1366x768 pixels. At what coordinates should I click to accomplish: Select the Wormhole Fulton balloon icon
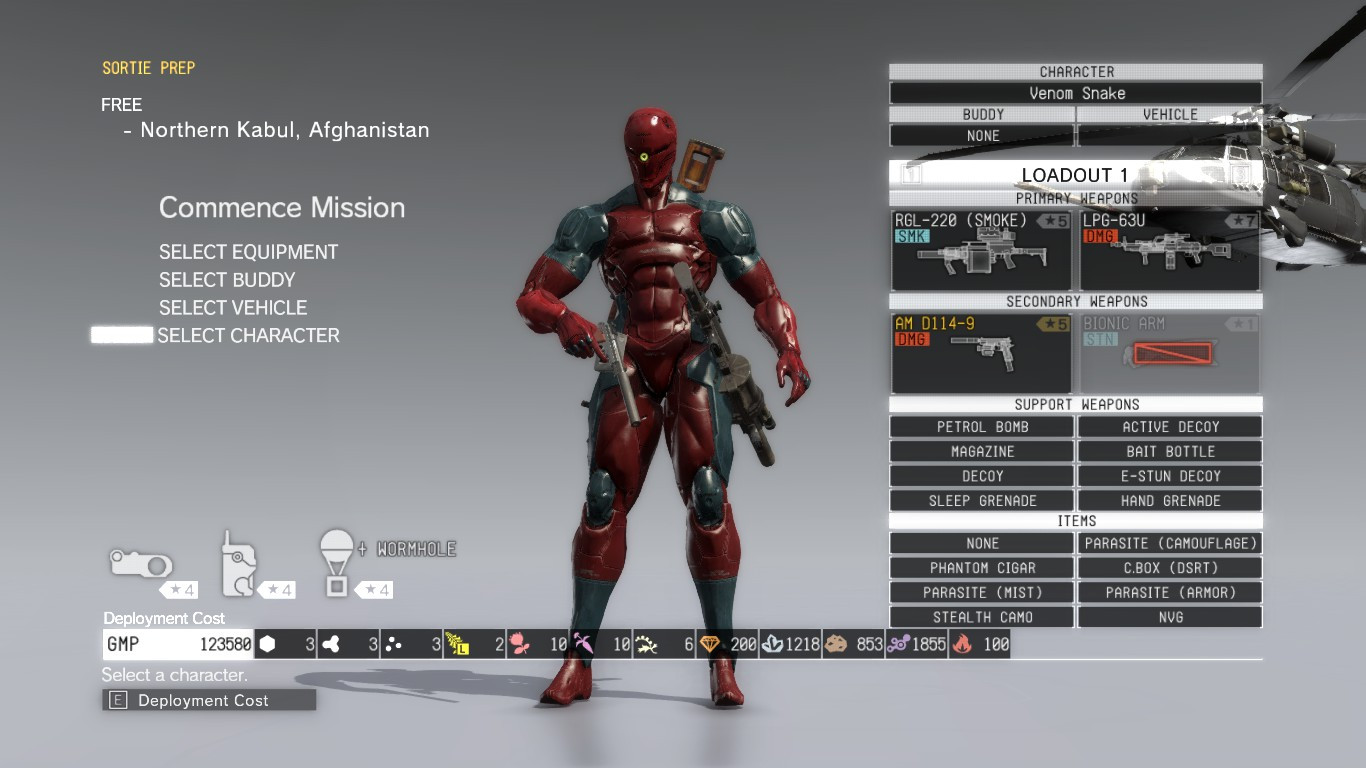pyautogui.click(x=336, y=565)
